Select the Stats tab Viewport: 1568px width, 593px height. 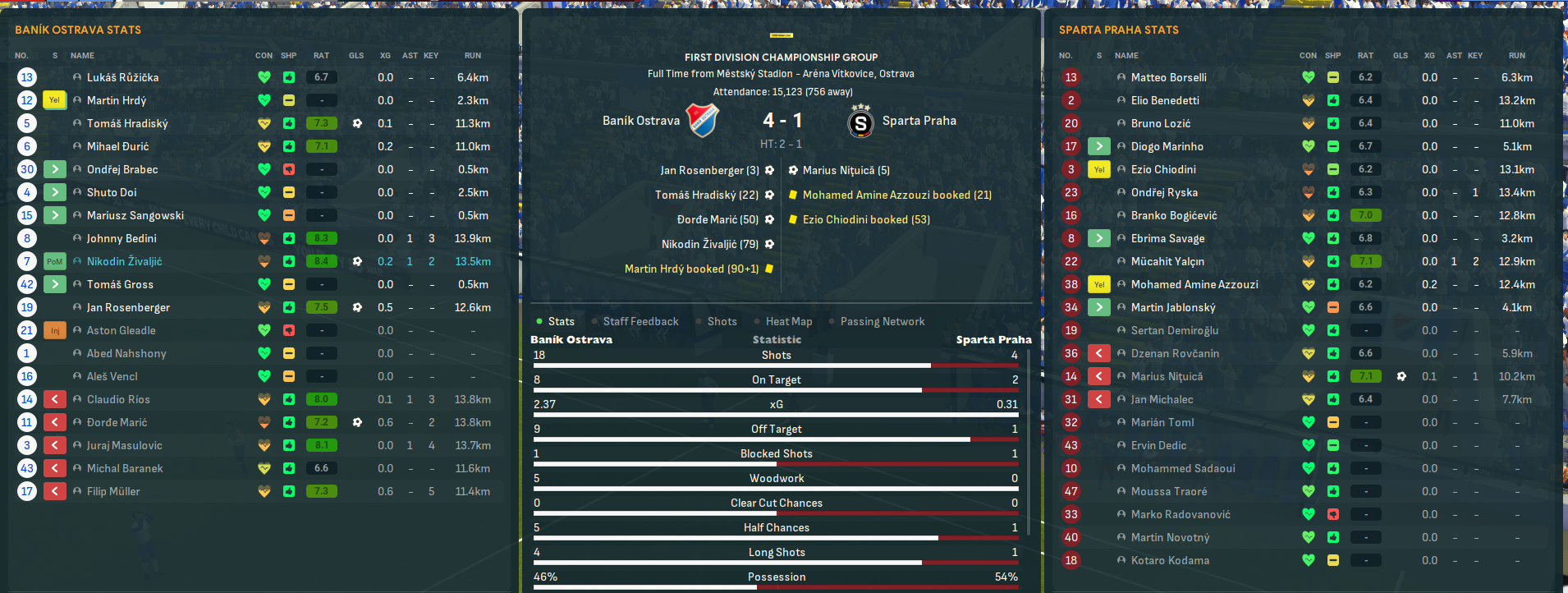[x=561, y=321]
